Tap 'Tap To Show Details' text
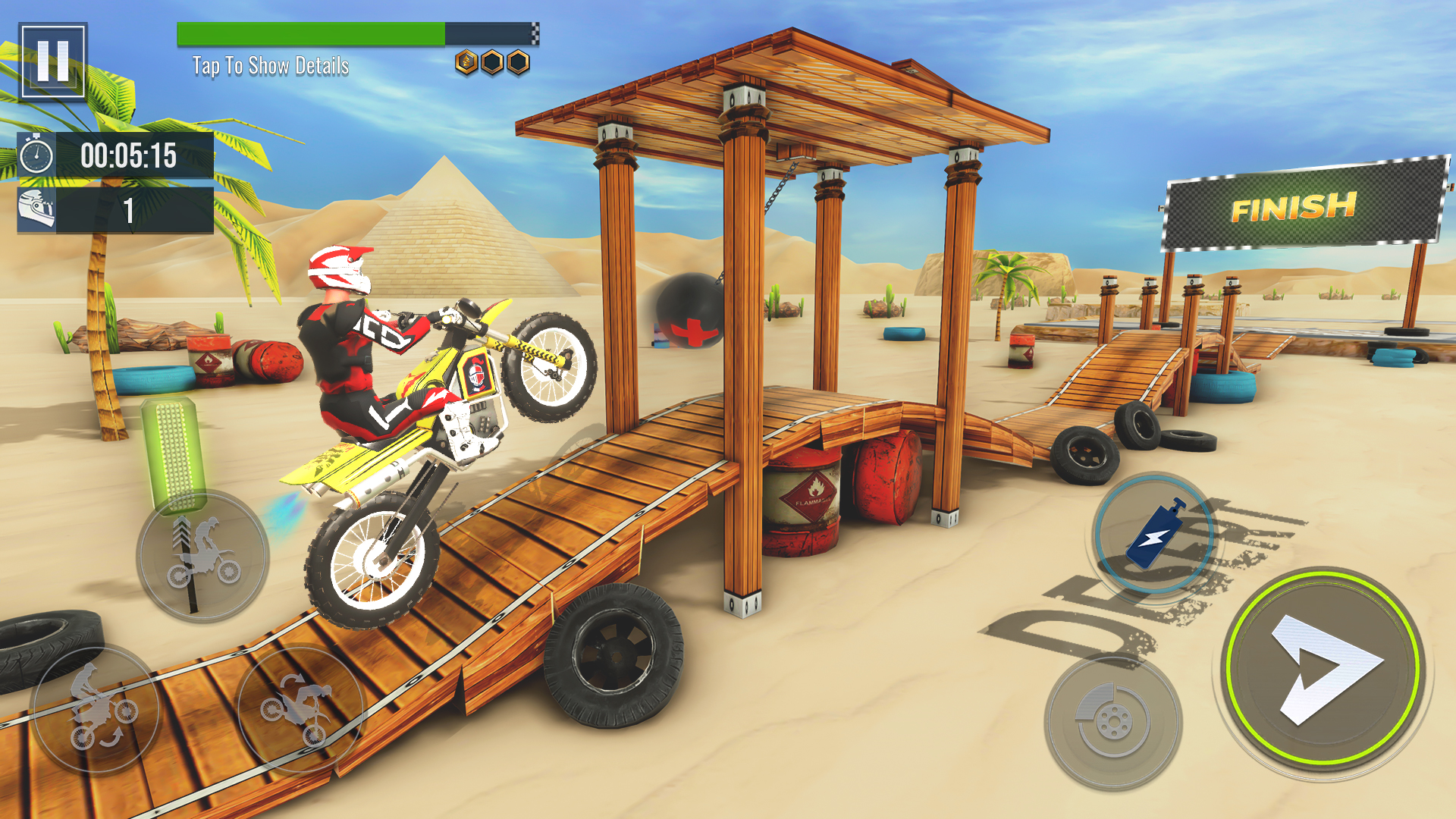The height and width of the screenshot is (819, 1456). click(x=271, y=67)
